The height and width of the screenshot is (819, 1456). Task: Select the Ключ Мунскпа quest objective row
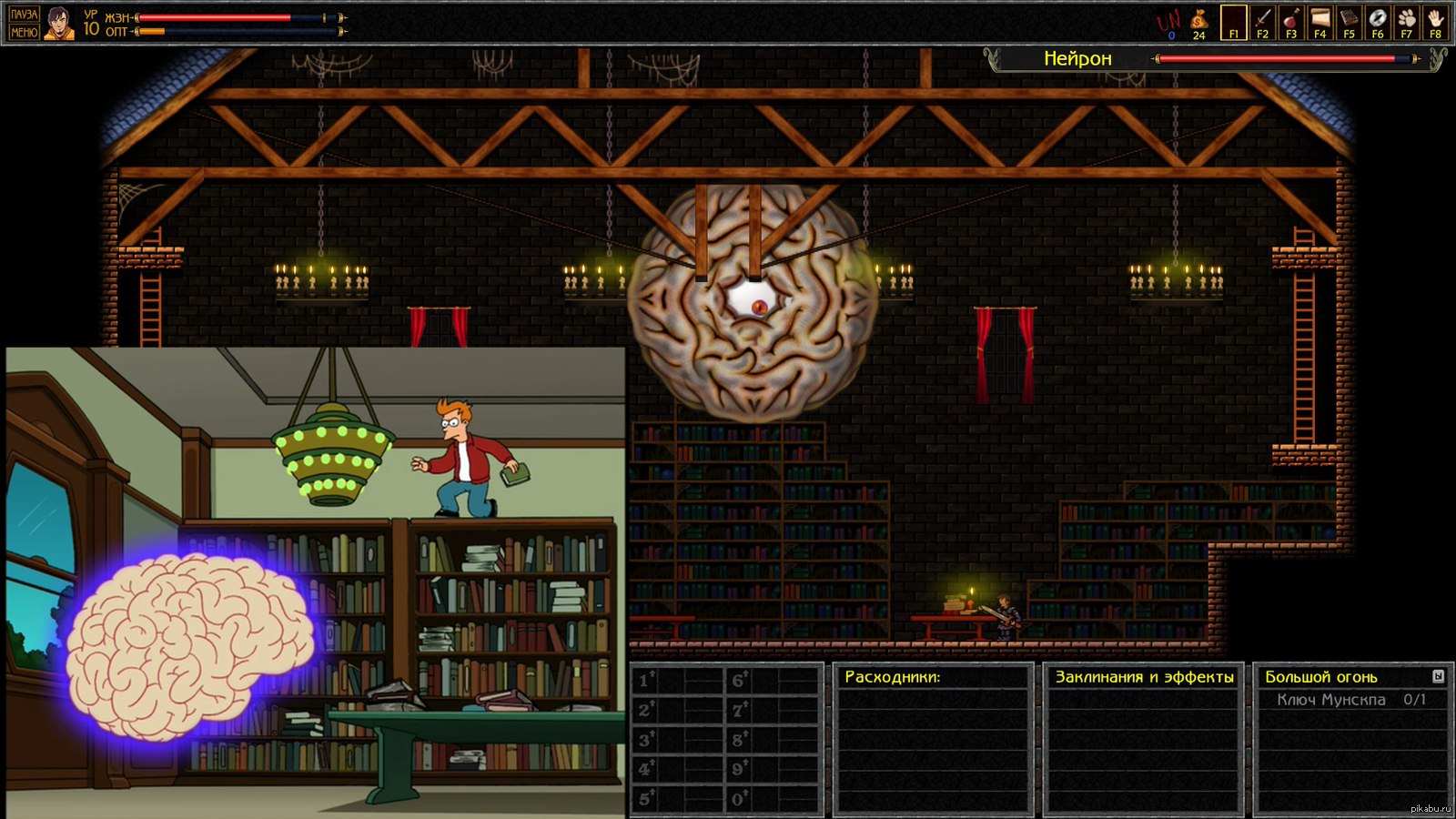click(x=1350, y=700)
